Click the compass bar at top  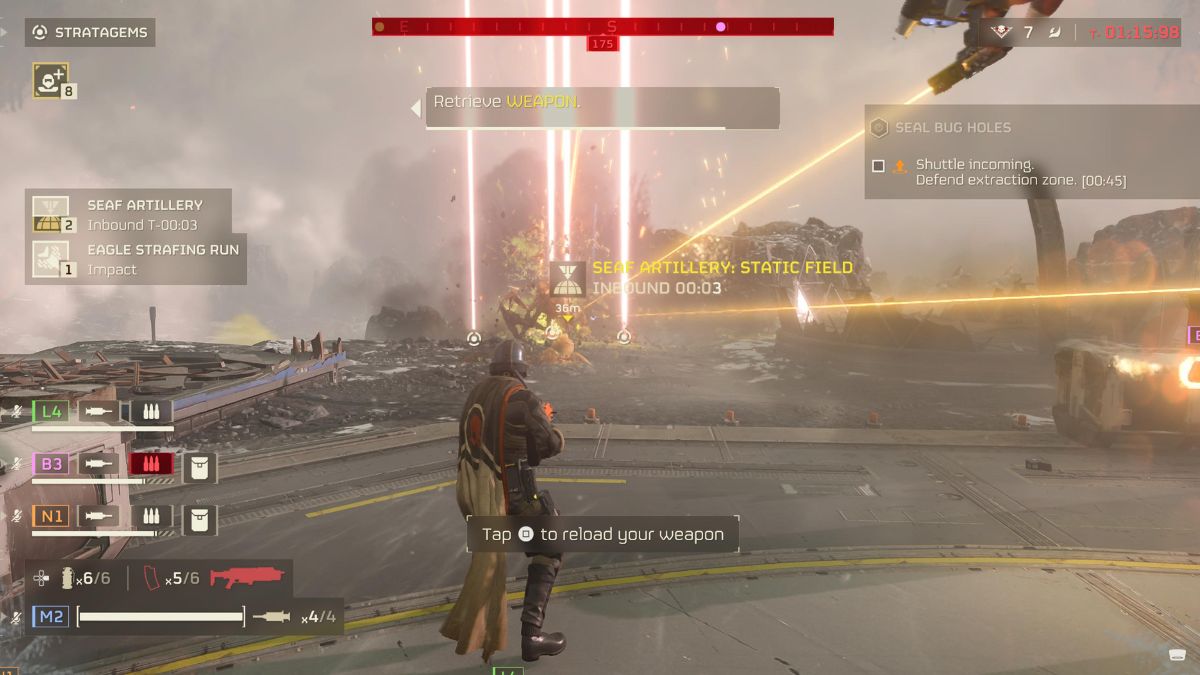[602, 27]
